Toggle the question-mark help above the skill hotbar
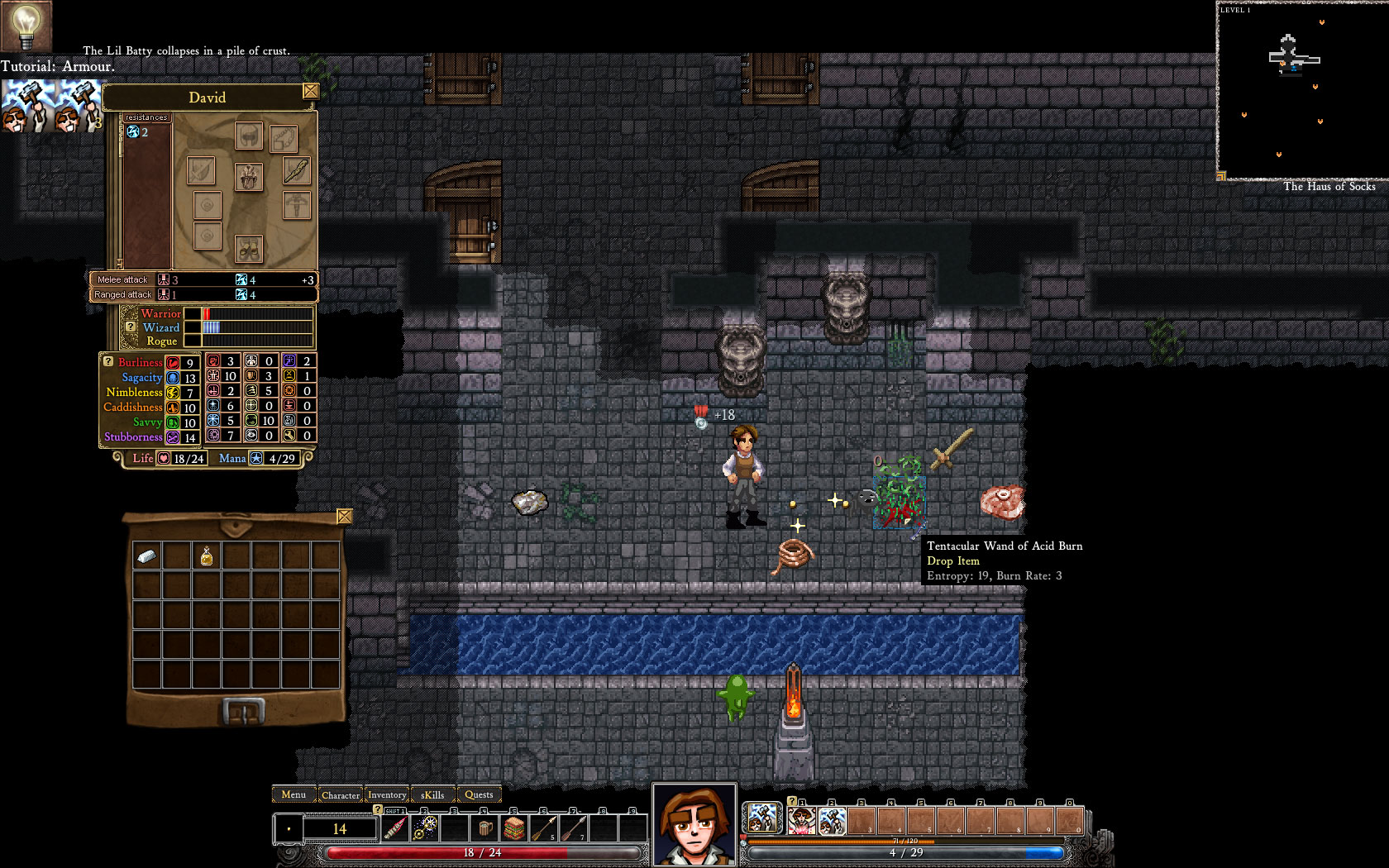Screen dimensions: 1389x868 (x=792, y=801)
